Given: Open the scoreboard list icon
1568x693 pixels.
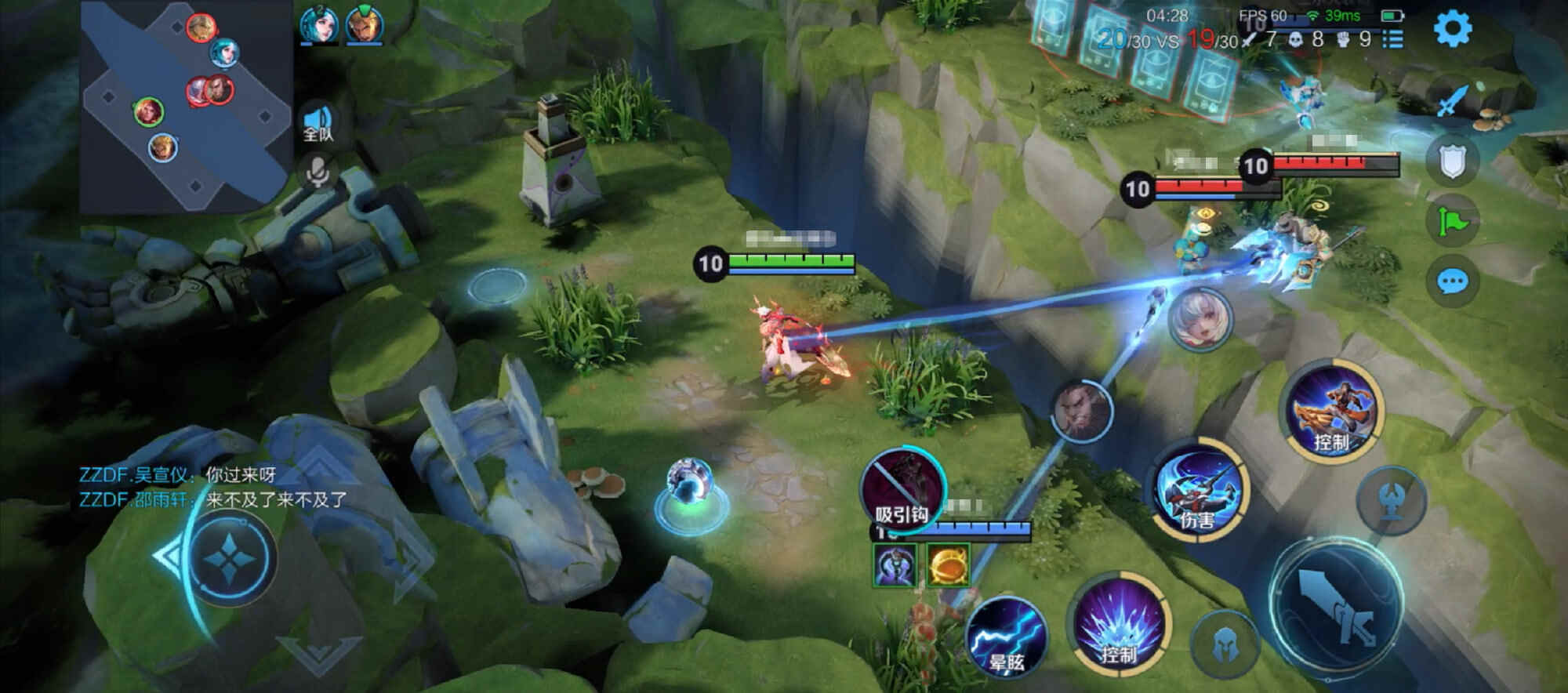Looking at the screenshot, I should (1392, 39).
